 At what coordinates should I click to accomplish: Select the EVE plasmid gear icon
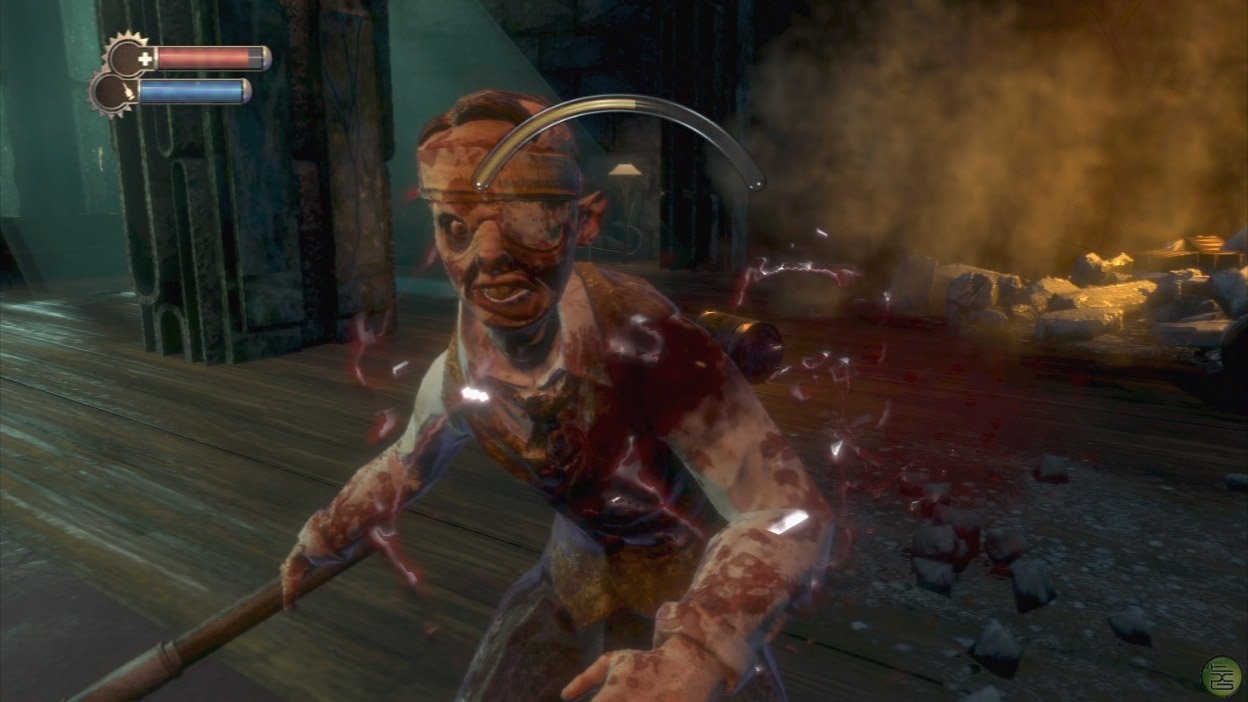pyautogui.click(x=110, y=93)
